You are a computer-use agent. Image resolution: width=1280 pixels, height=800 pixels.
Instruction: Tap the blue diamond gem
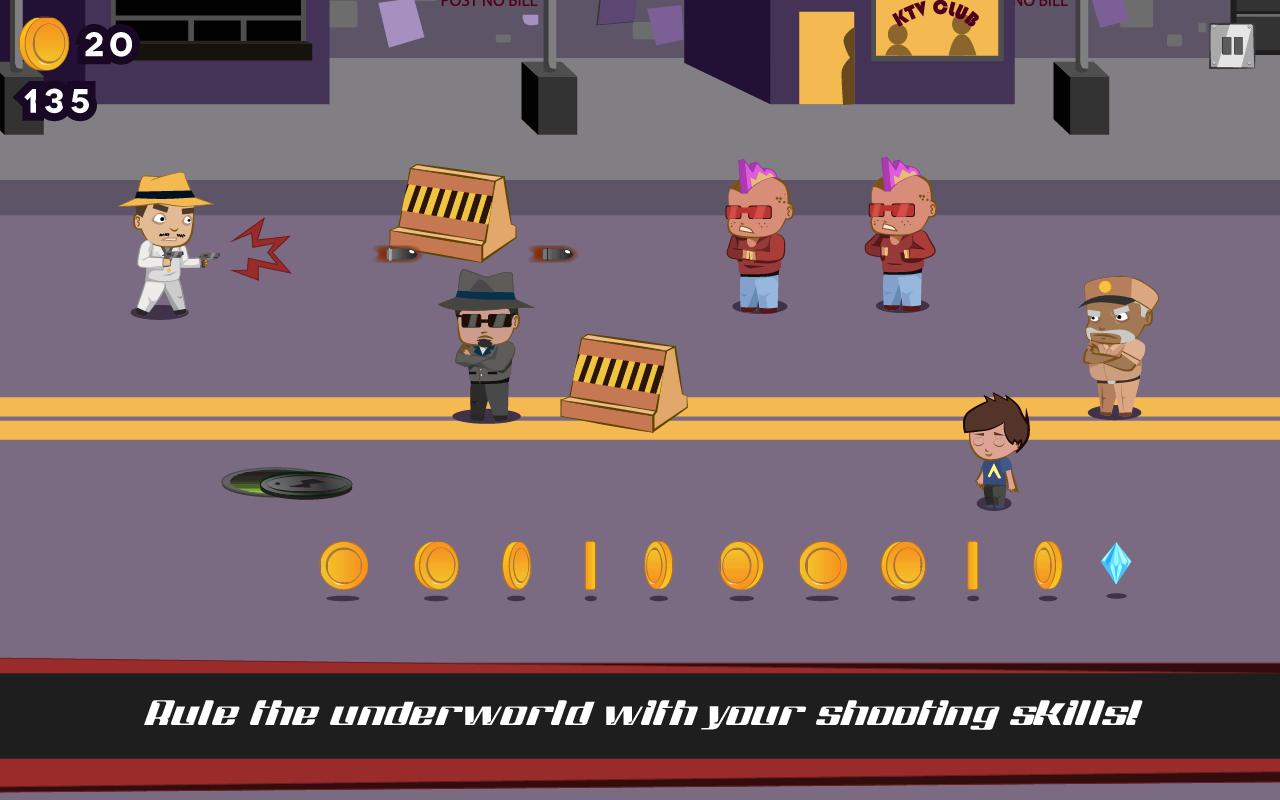tap(1115, 563)
